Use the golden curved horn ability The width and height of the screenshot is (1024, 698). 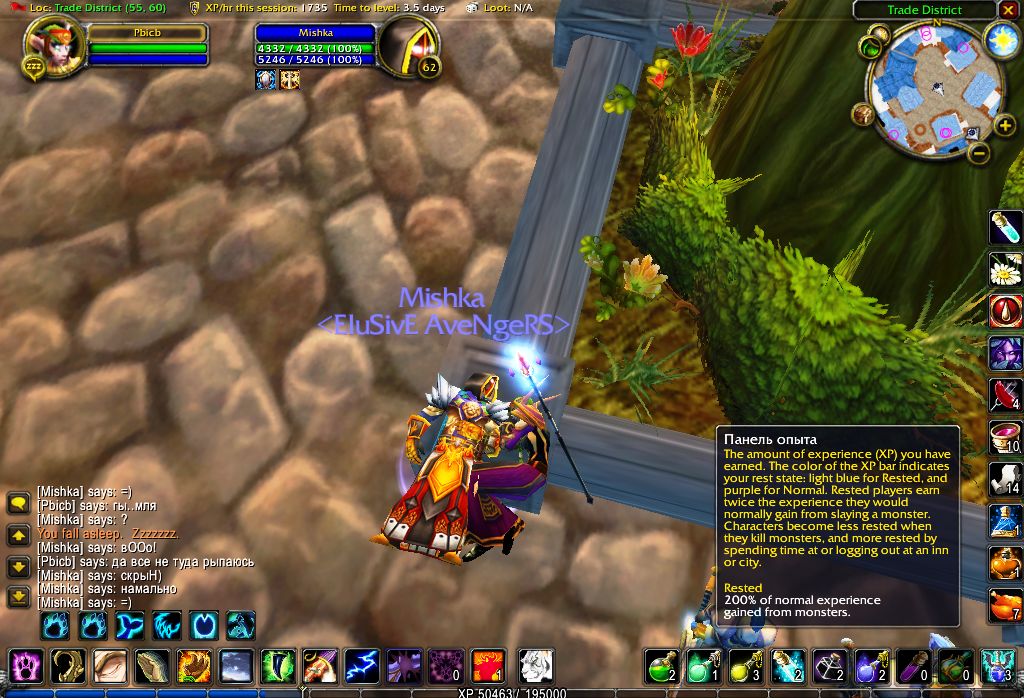click(x=68, y=666)
